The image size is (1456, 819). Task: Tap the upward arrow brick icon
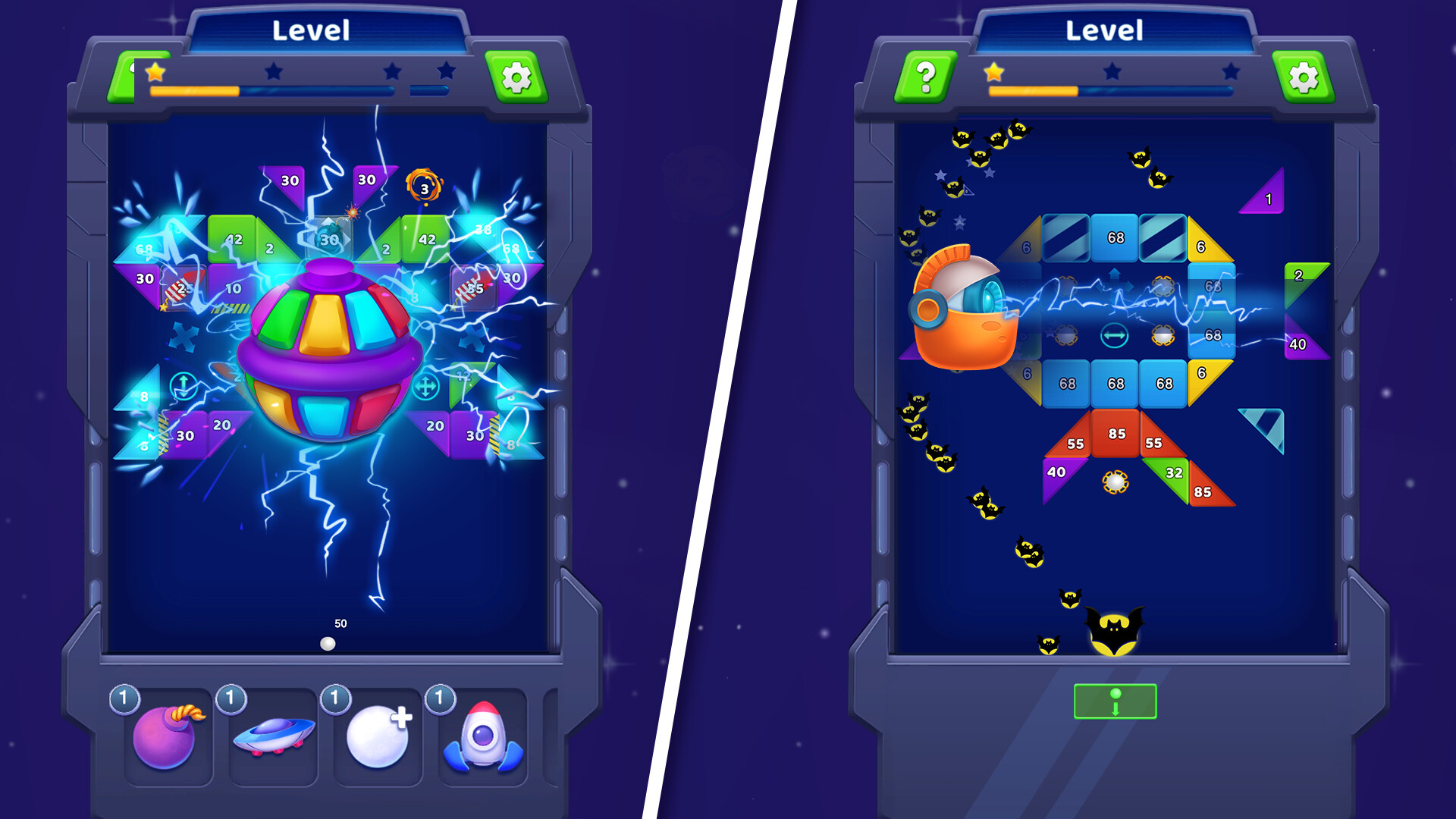tap(182, 384)
